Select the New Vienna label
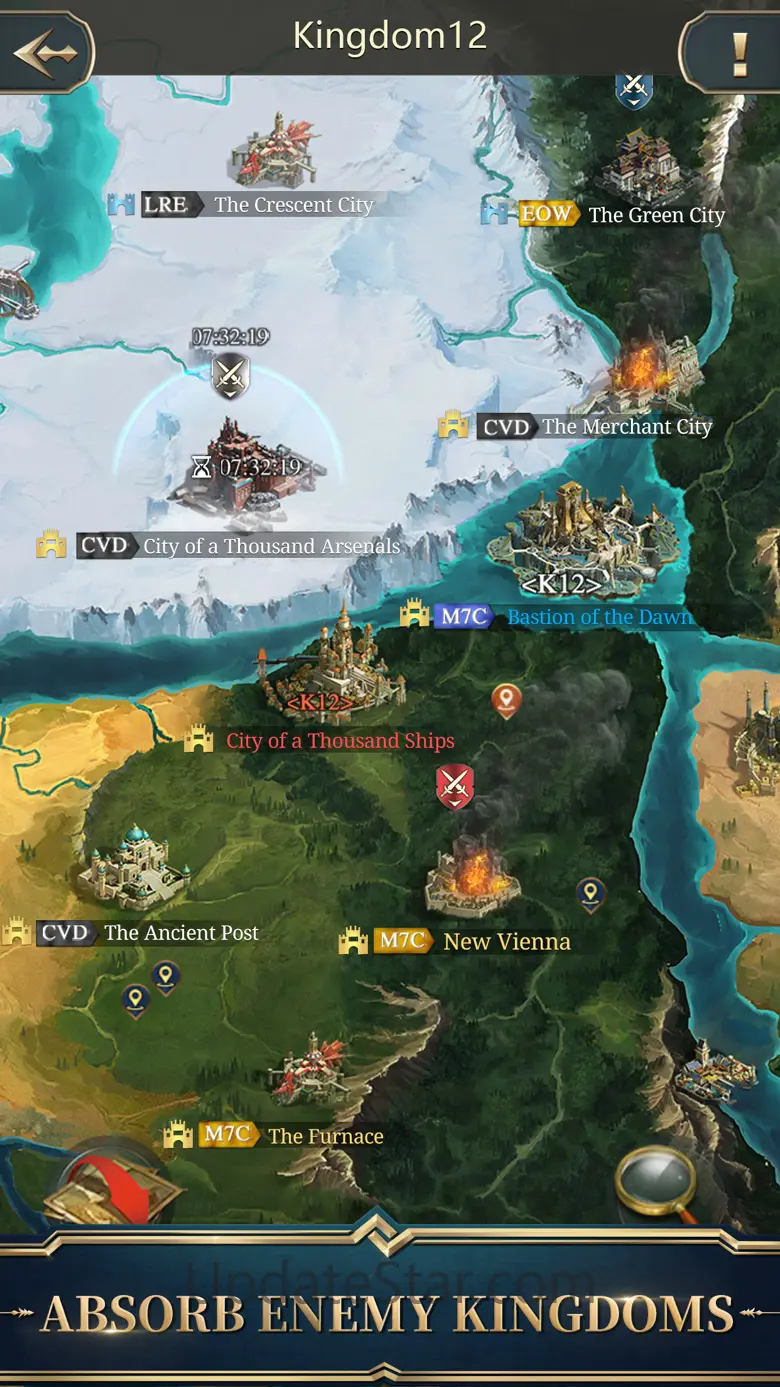Viewport: 780px width, 1387px height. tap(506, 942)
